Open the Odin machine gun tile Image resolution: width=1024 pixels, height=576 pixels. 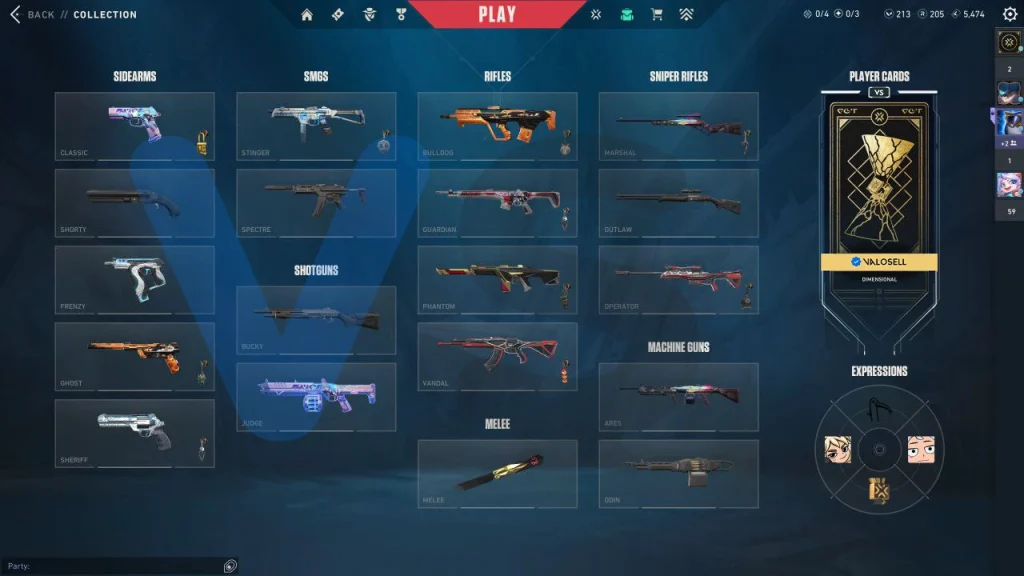tap(678, 473)
